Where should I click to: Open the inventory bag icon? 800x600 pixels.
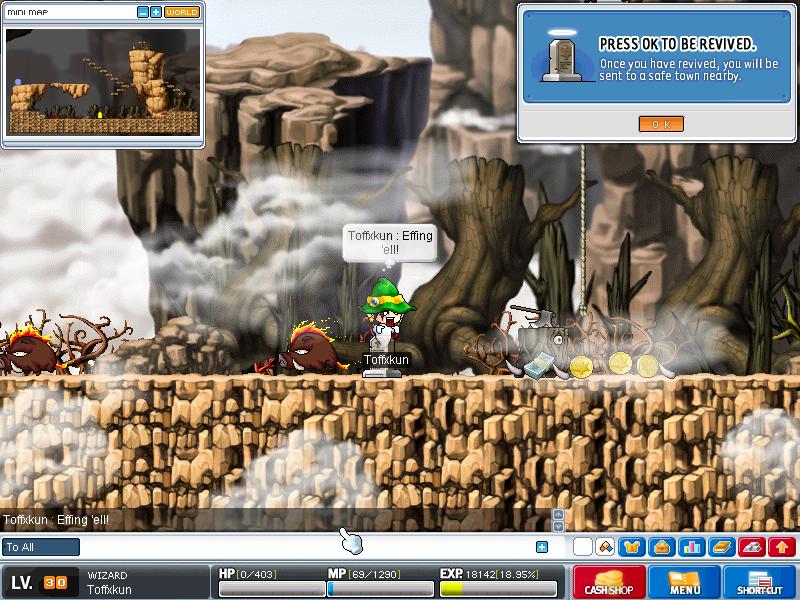(661, 547)
